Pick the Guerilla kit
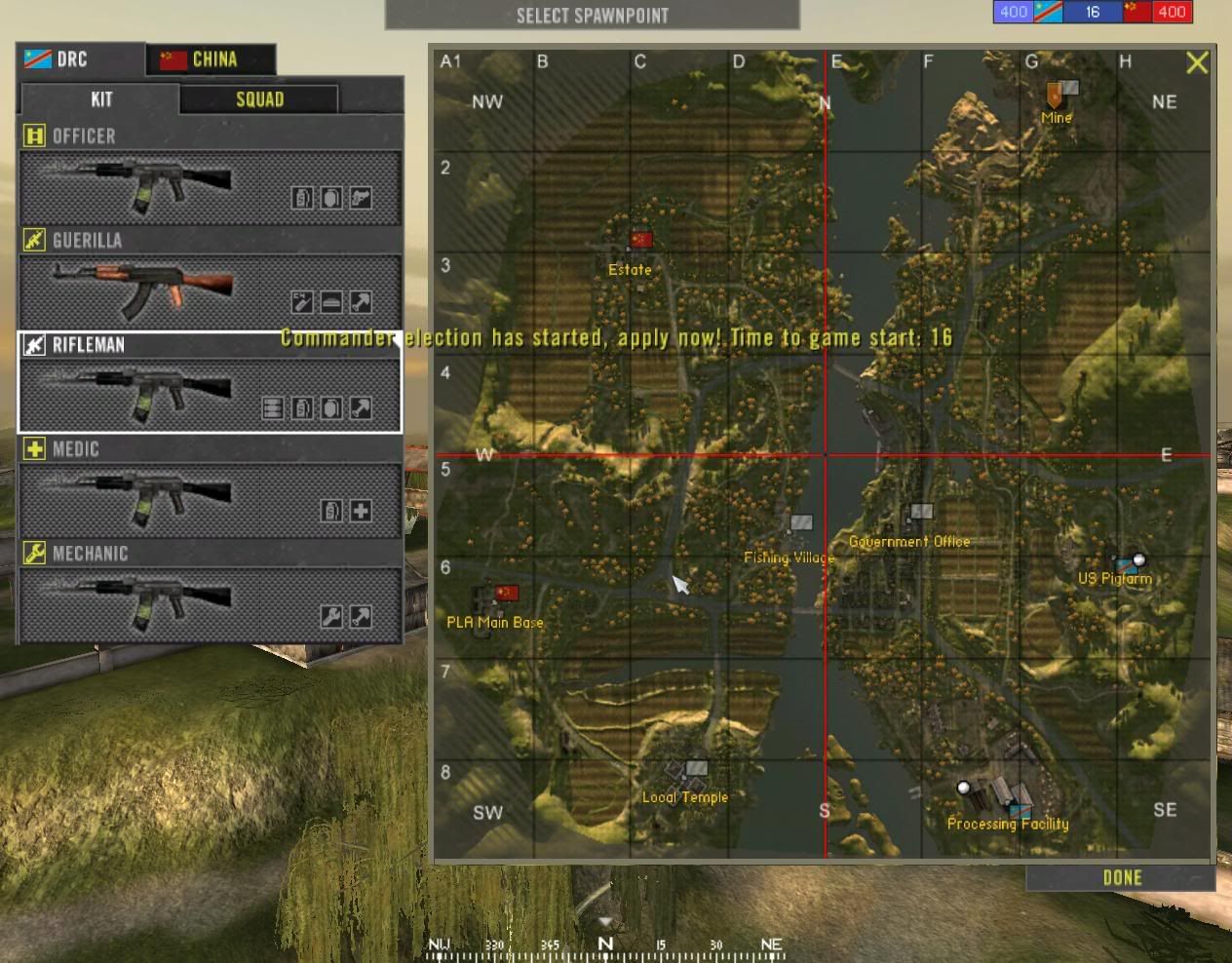Screen dimensions: 1232x963 pyautogui.click(x=210, y=290)
